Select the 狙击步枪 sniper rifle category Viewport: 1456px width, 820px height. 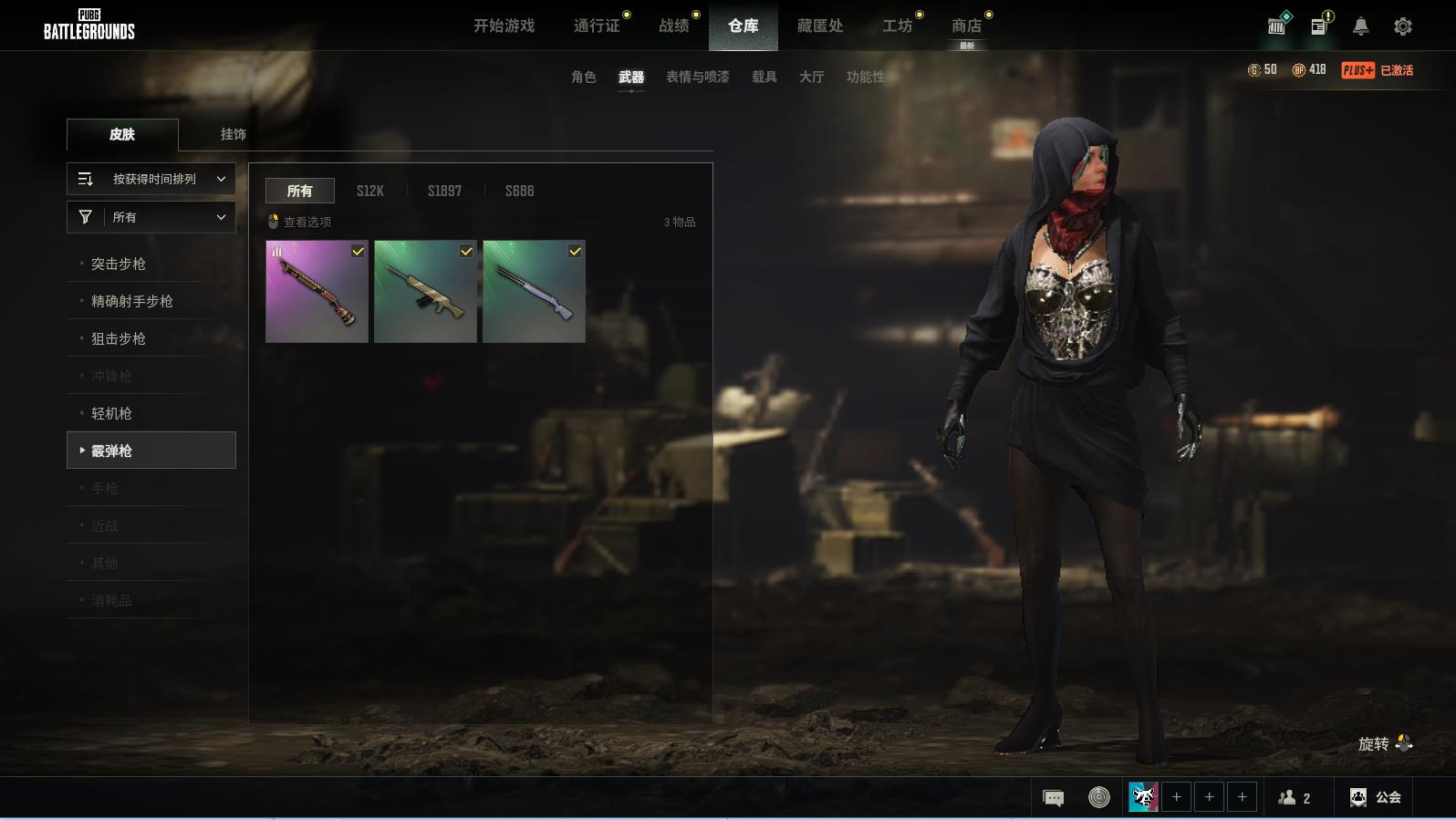(119, 338)
